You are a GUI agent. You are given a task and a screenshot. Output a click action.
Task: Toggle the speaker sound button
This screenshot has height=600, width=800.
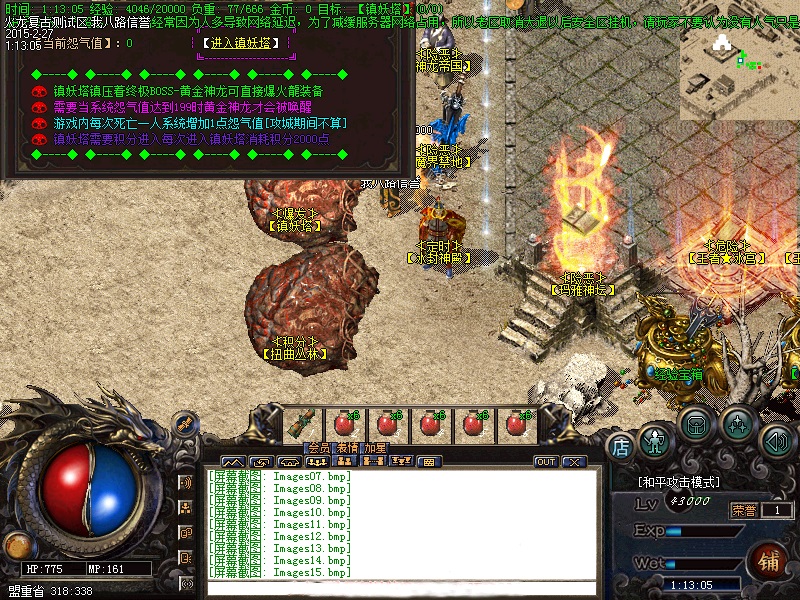pyautogui.click(x=777, y=440)
